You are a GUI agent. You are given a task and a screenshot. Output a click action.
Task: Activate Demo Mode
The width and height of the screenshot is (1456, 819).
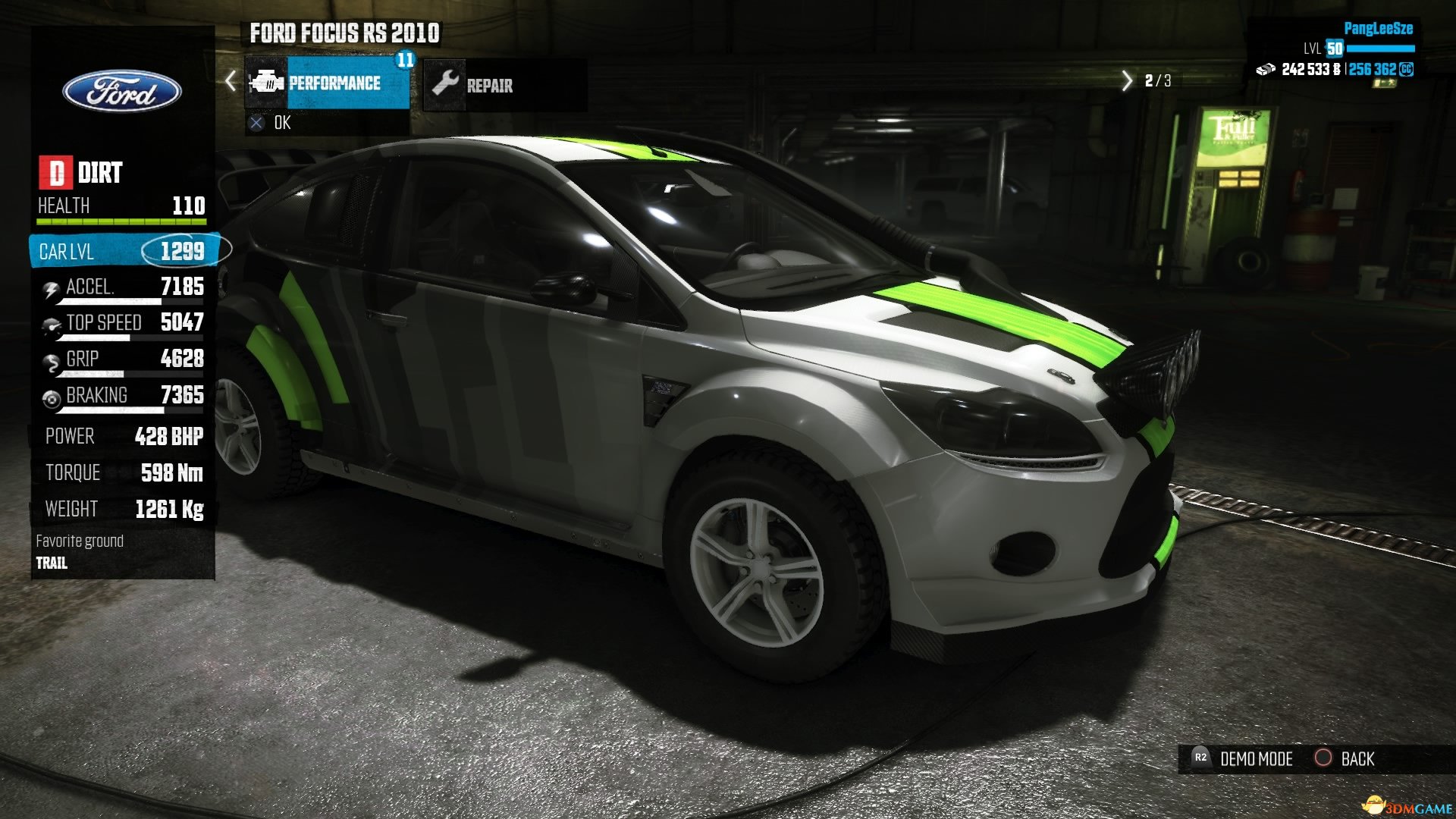(1244, 758)
